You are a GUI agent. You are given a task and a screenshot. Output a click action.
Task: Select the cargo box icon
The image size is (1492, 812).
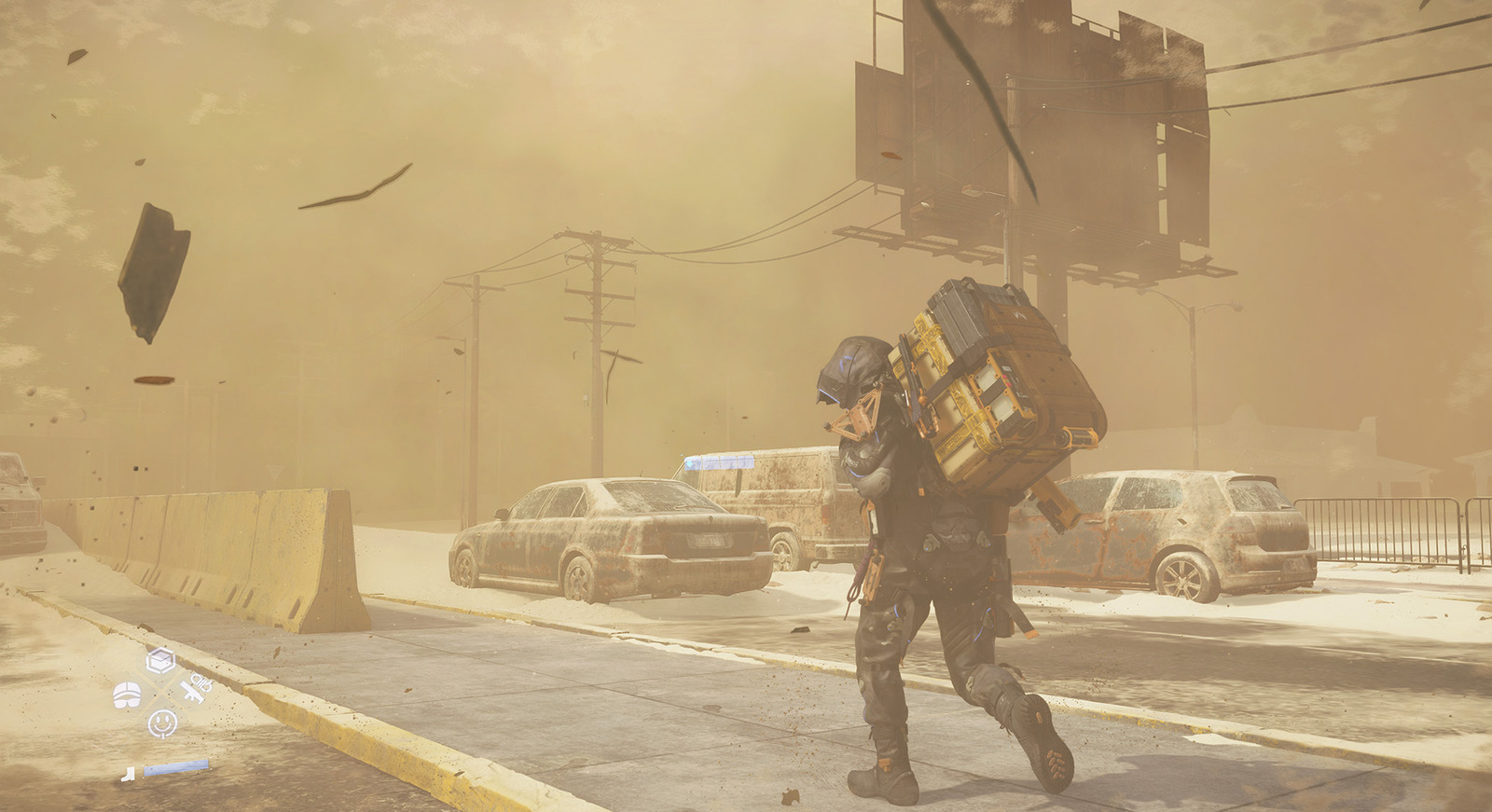[x=161, y=661]
